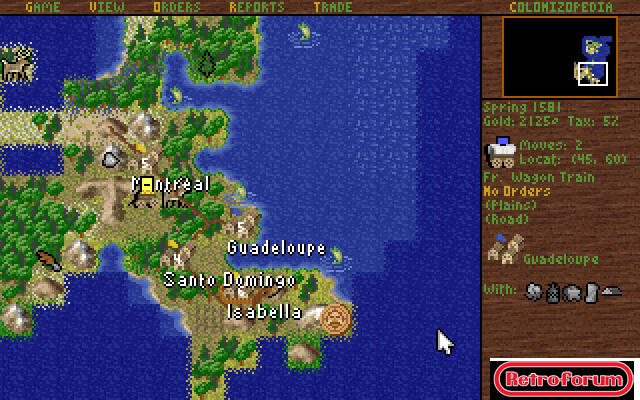Click the world minimap
The height and width of the screenshot is (400, 640).
[x=560, y=56]
